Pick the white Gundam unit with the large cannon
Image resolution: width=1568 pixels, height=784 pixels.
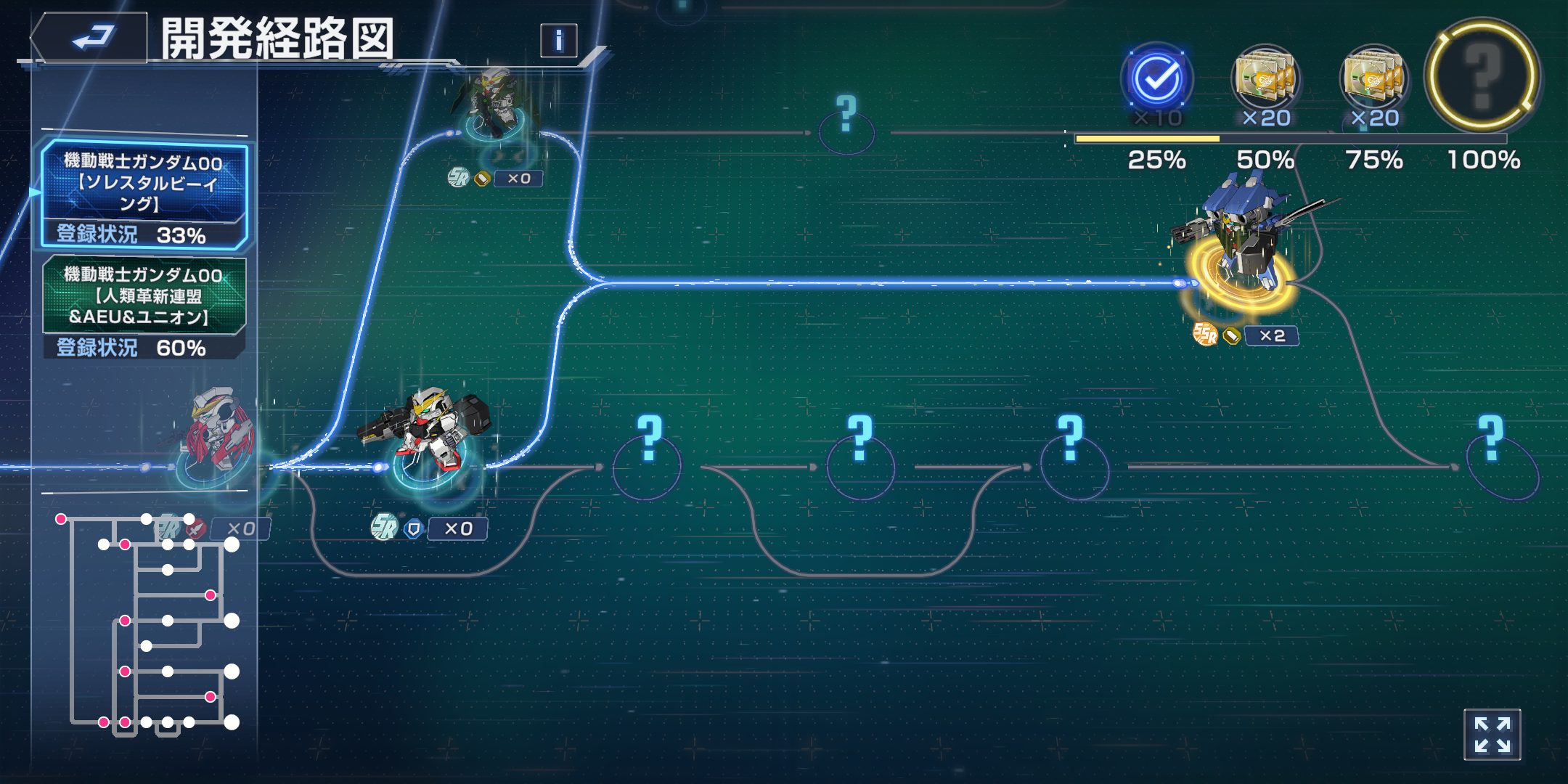click(430, 436)
